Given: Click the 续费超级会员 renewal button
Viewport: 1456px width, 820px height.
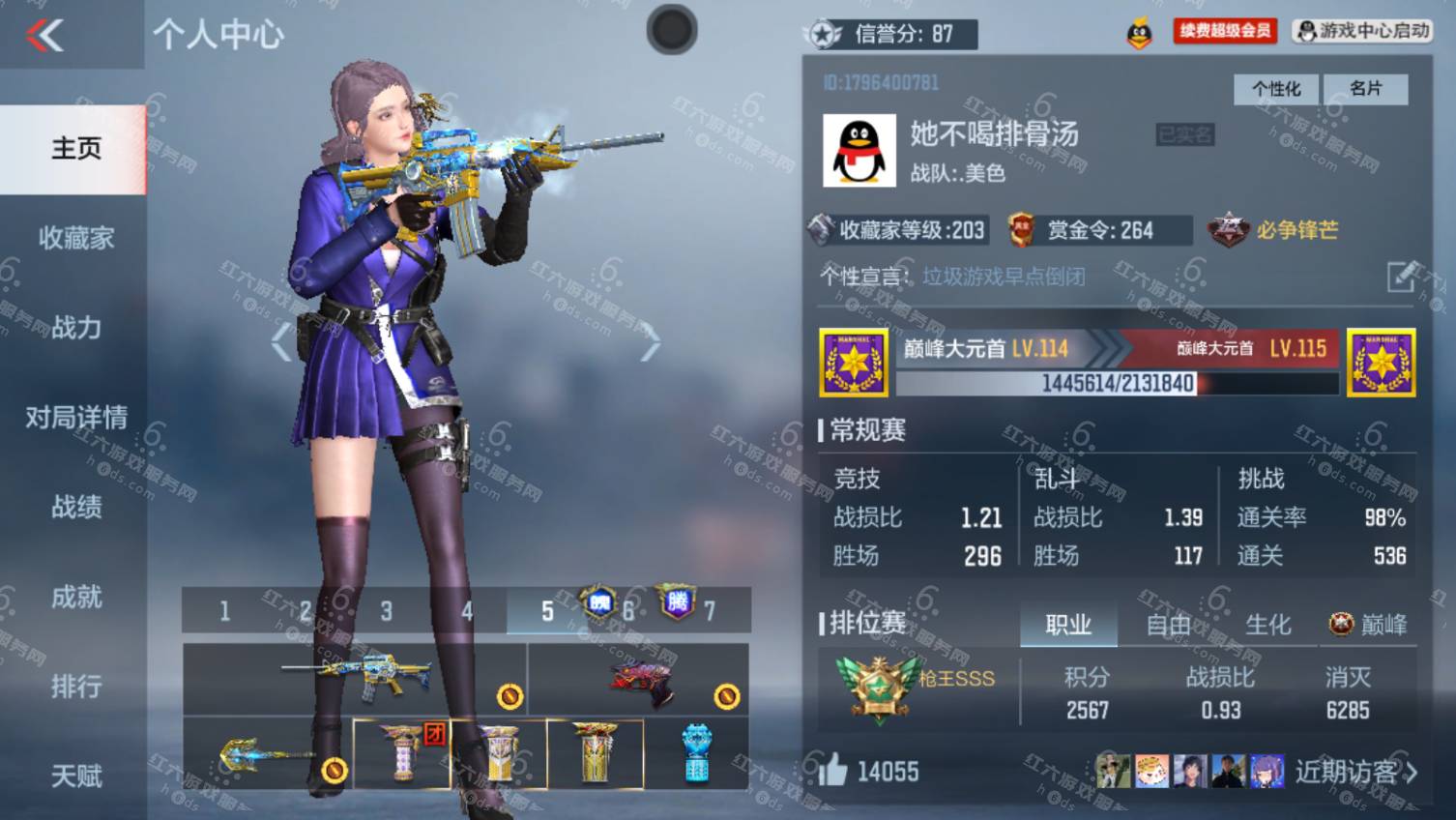Looking at the screenshot, I should tap(1225, 31).
